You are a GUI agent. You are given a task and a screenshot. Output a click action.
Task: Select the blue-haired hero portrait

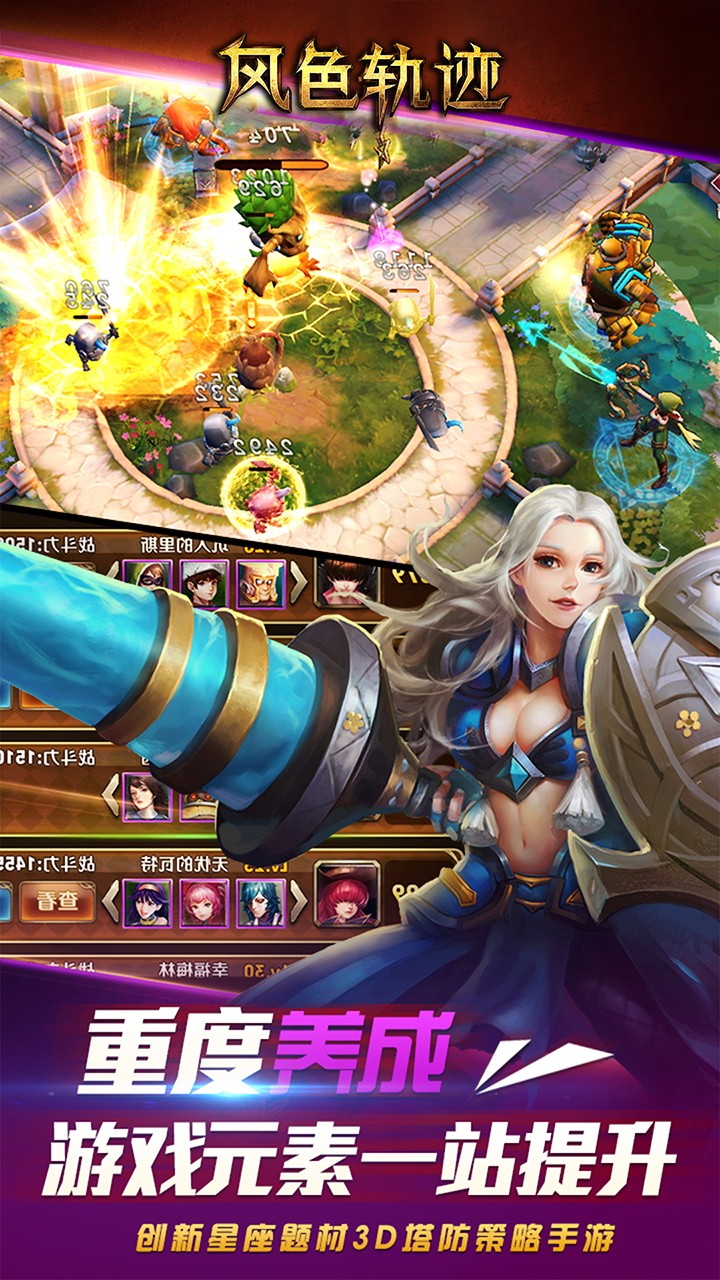pos(260,902)
